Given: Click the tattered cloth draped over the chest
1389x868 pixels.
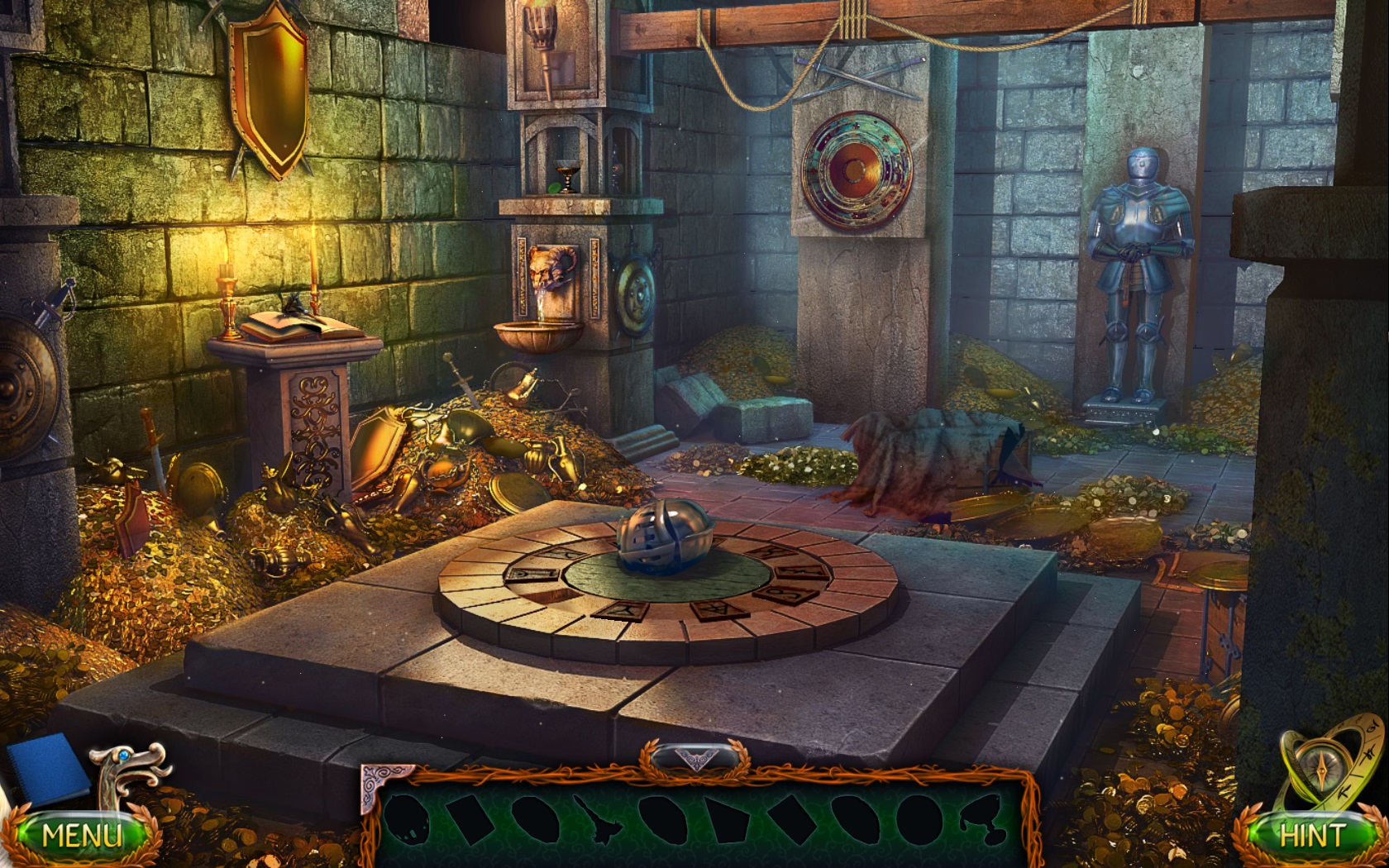Looking at the screenshot, I should pos(926,459).
